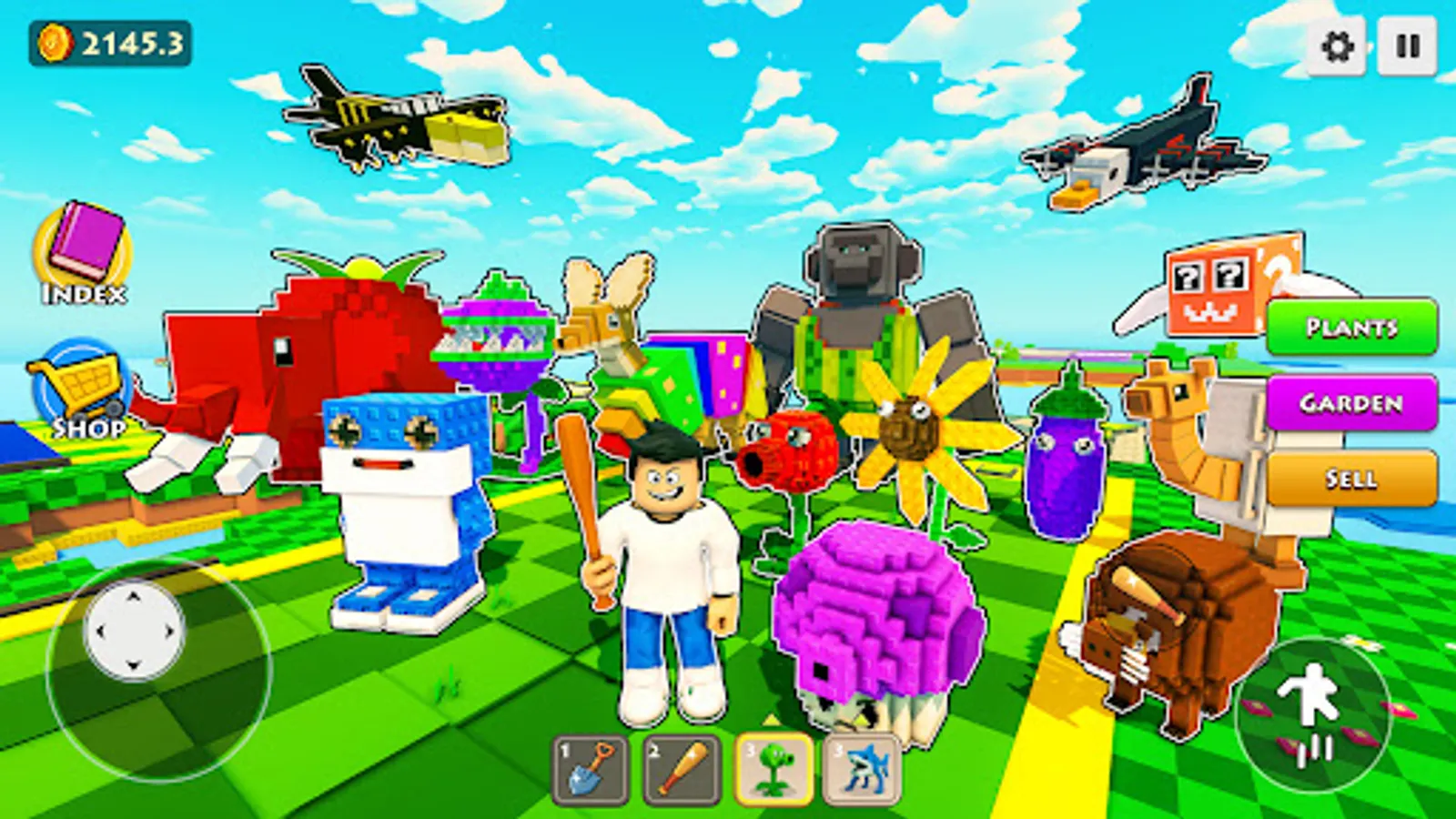1456x819 pixels.
Task: Click the purple blocky sheep
Action: coord(874,619)
